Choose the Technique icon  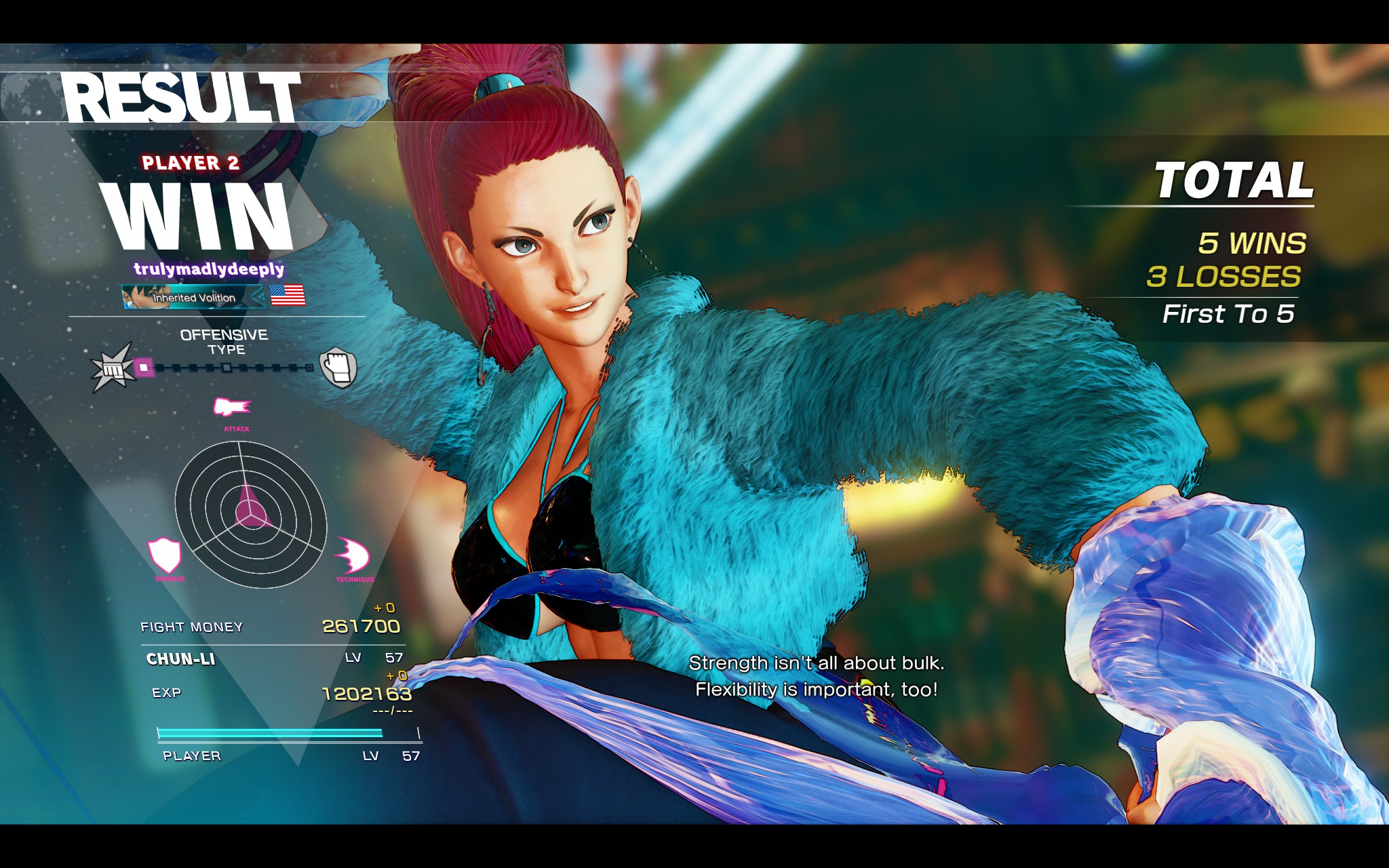point(352,556)
